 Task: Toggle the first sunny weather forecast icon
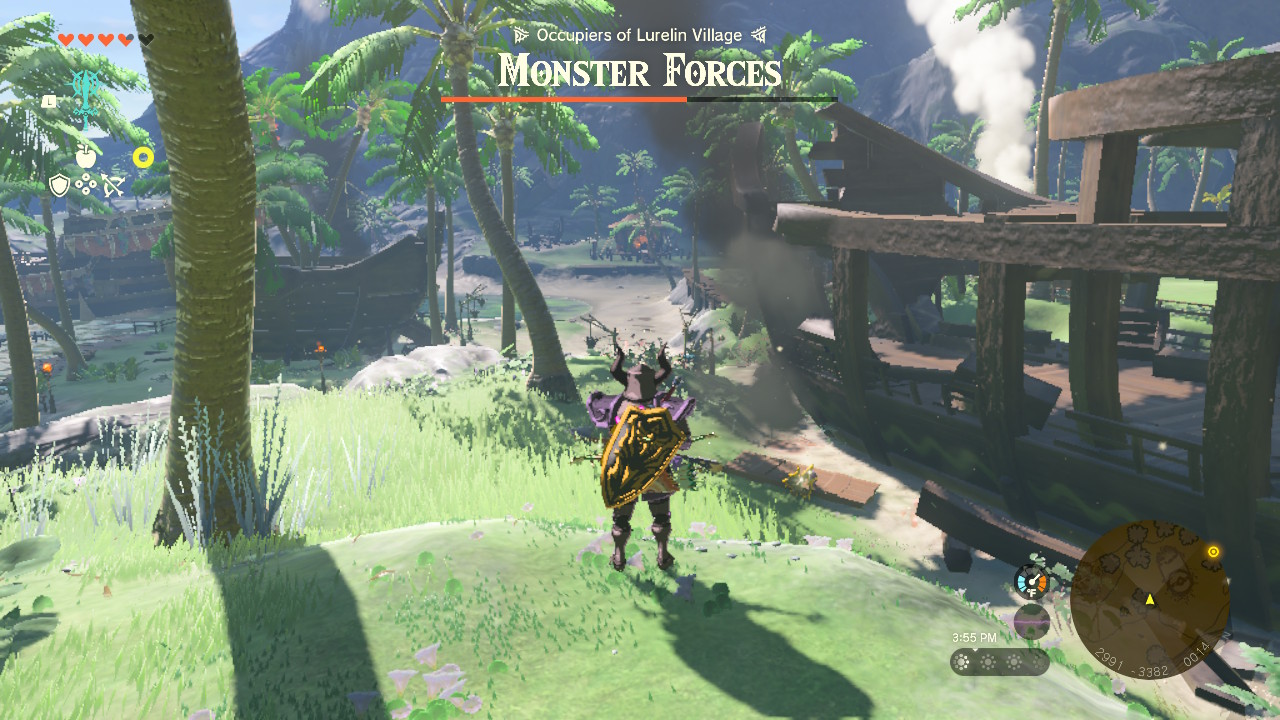coord(960,662)
